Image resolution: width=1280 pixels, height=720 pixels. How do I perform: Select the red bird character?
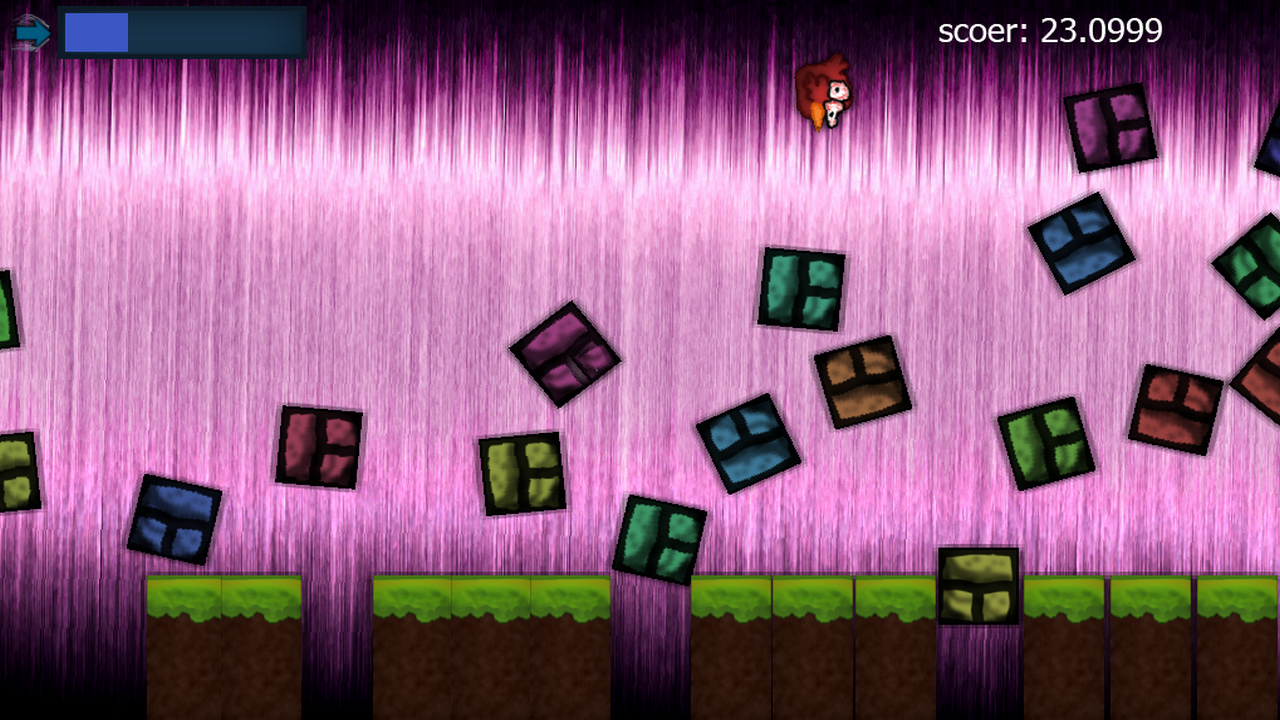(x=824, y=90)
